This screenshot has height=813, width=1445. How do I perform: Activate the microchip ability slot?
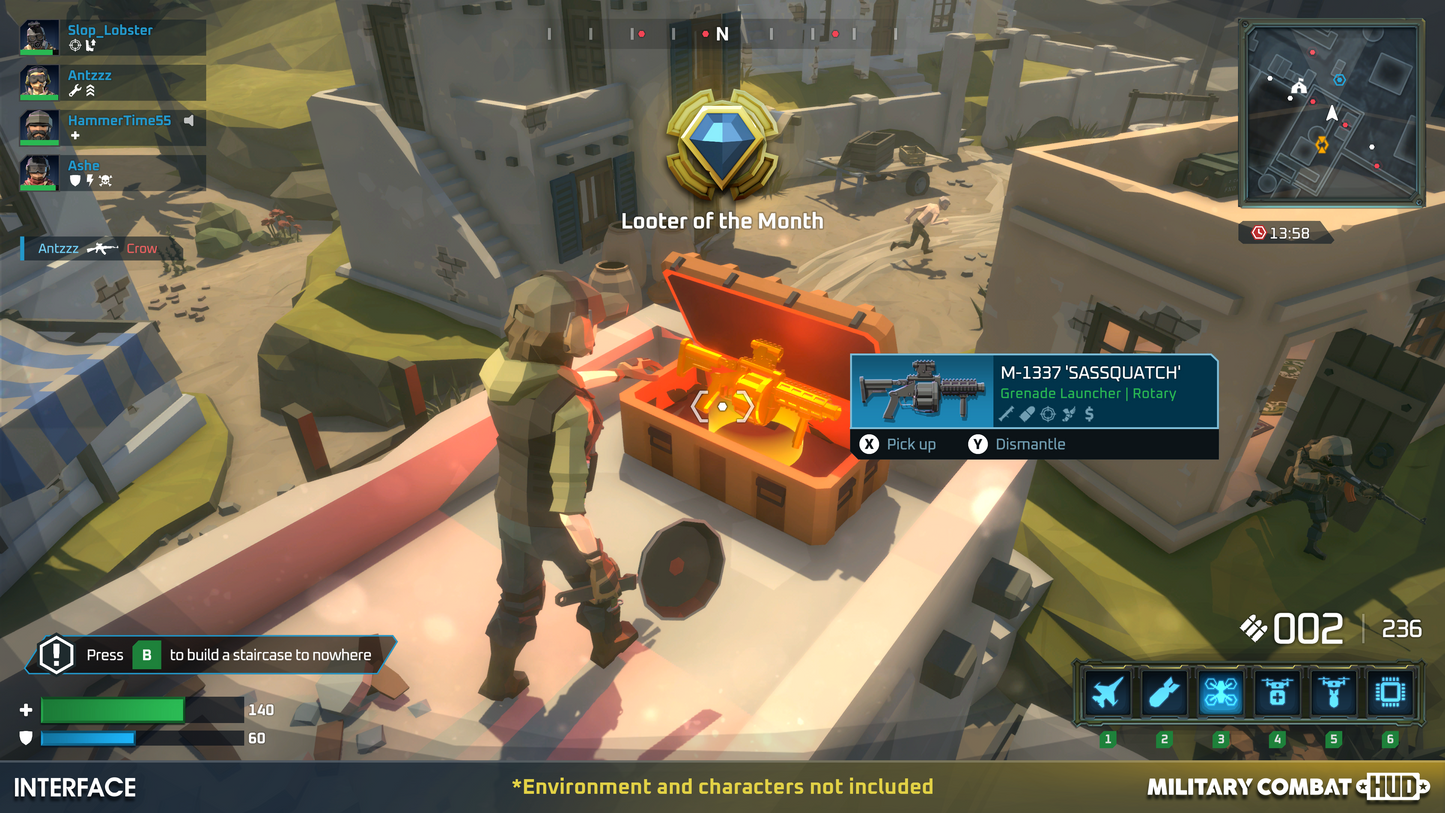(x=1390, y=692)
